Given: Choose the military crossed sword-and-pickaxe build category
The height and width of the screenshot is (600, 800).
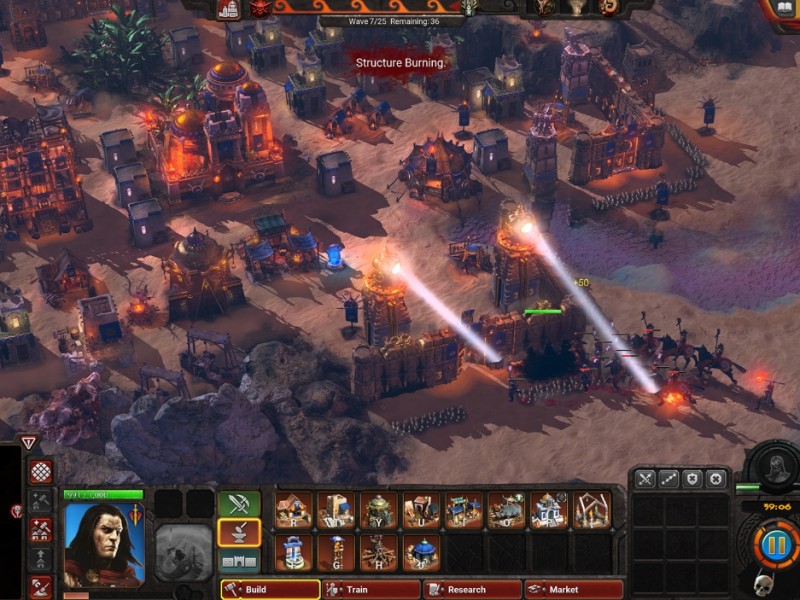Looking at the screenshot, I should point(239,504).
